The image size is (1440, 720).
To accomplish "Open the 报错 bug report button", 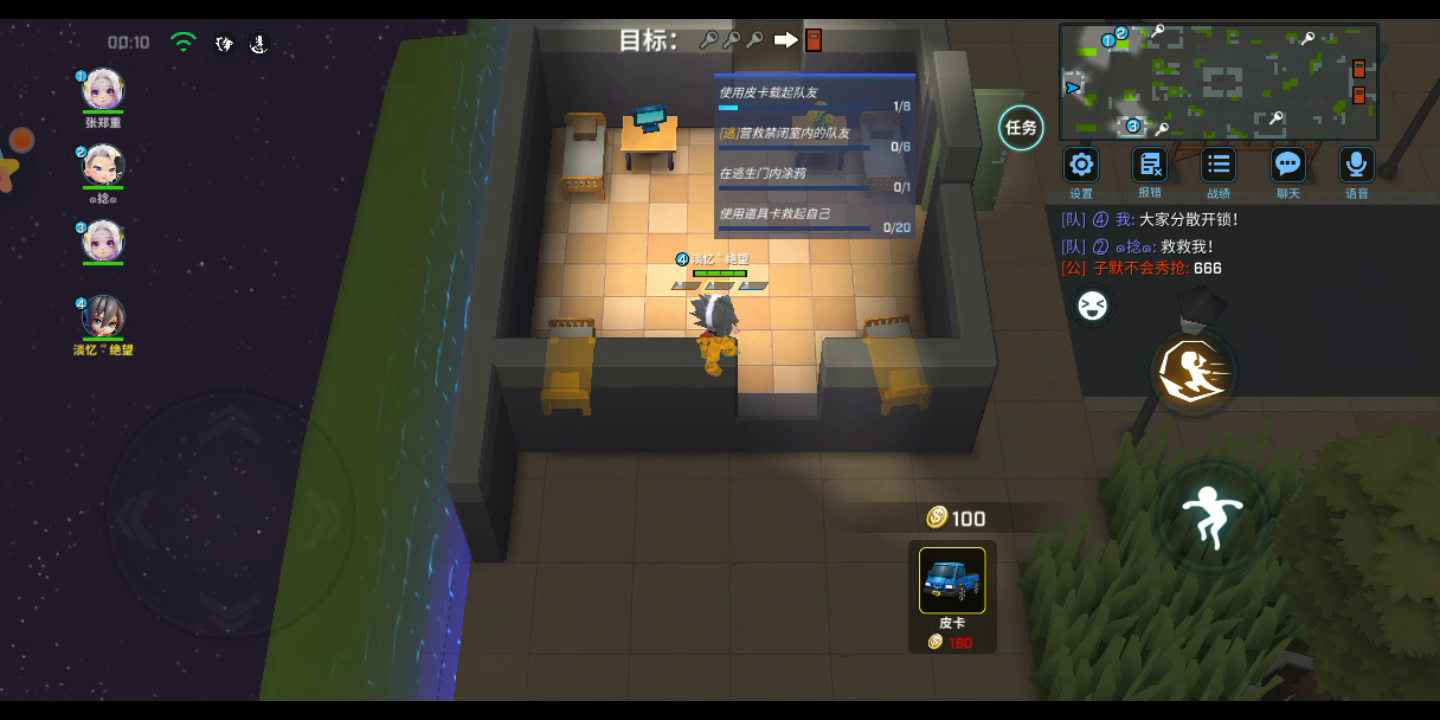I will point(1150,165).
